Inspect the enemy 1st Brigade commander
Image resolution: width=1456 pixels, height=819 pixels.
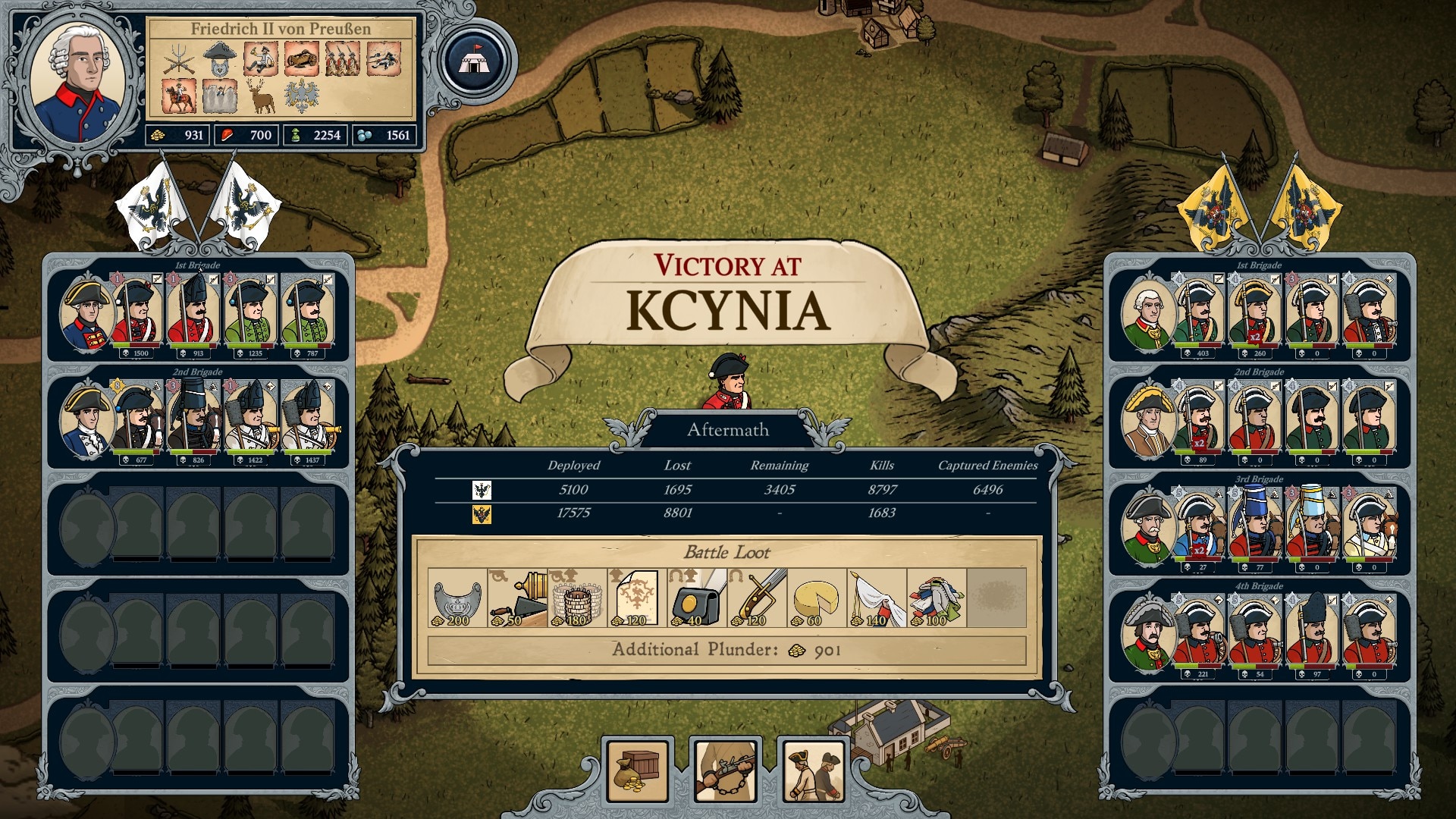1148,314
